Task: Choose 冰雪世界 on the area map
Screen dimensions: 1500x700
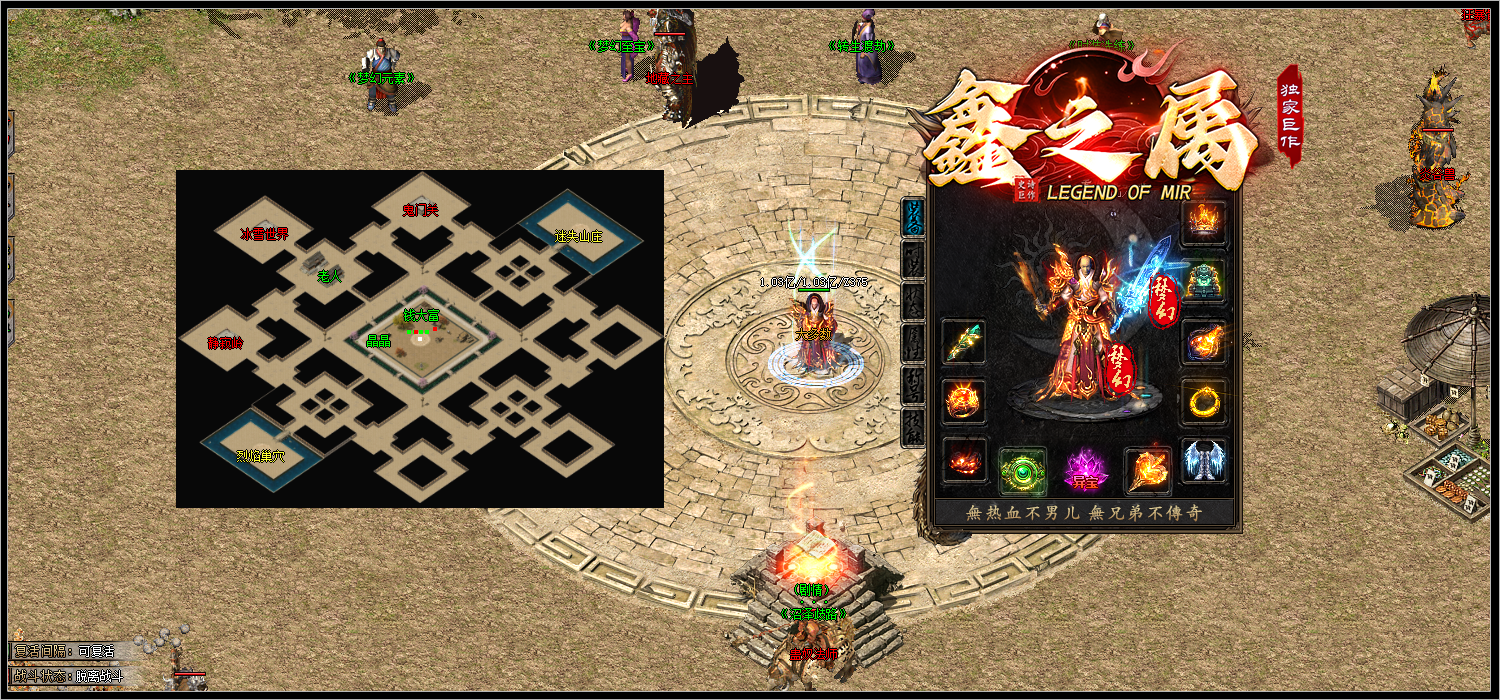Action: 264,234
